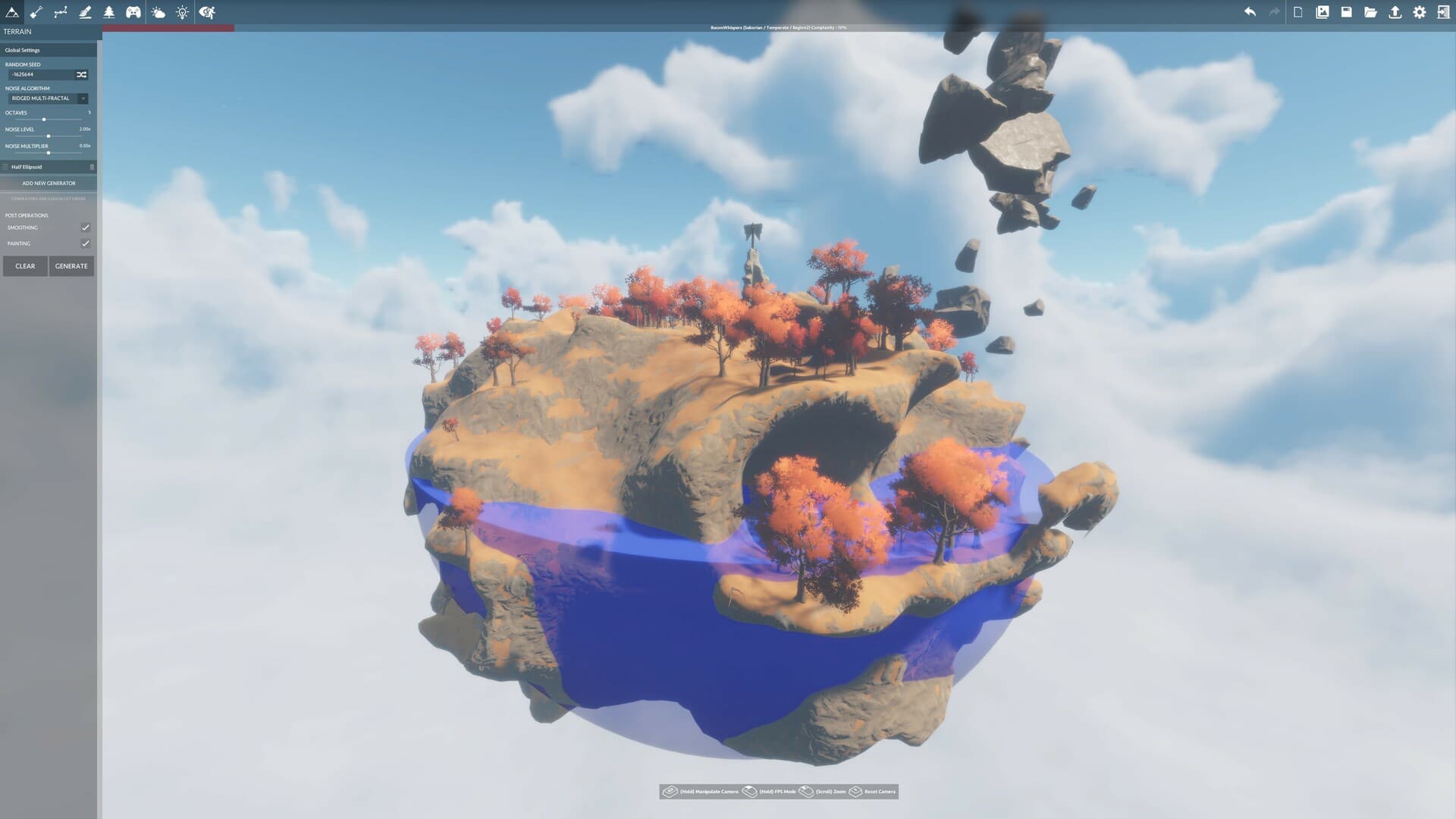The width and height of the screenshot is (1456, 819).
Task: Click the randomize seed shuffle icon
Action: [81, 74]
